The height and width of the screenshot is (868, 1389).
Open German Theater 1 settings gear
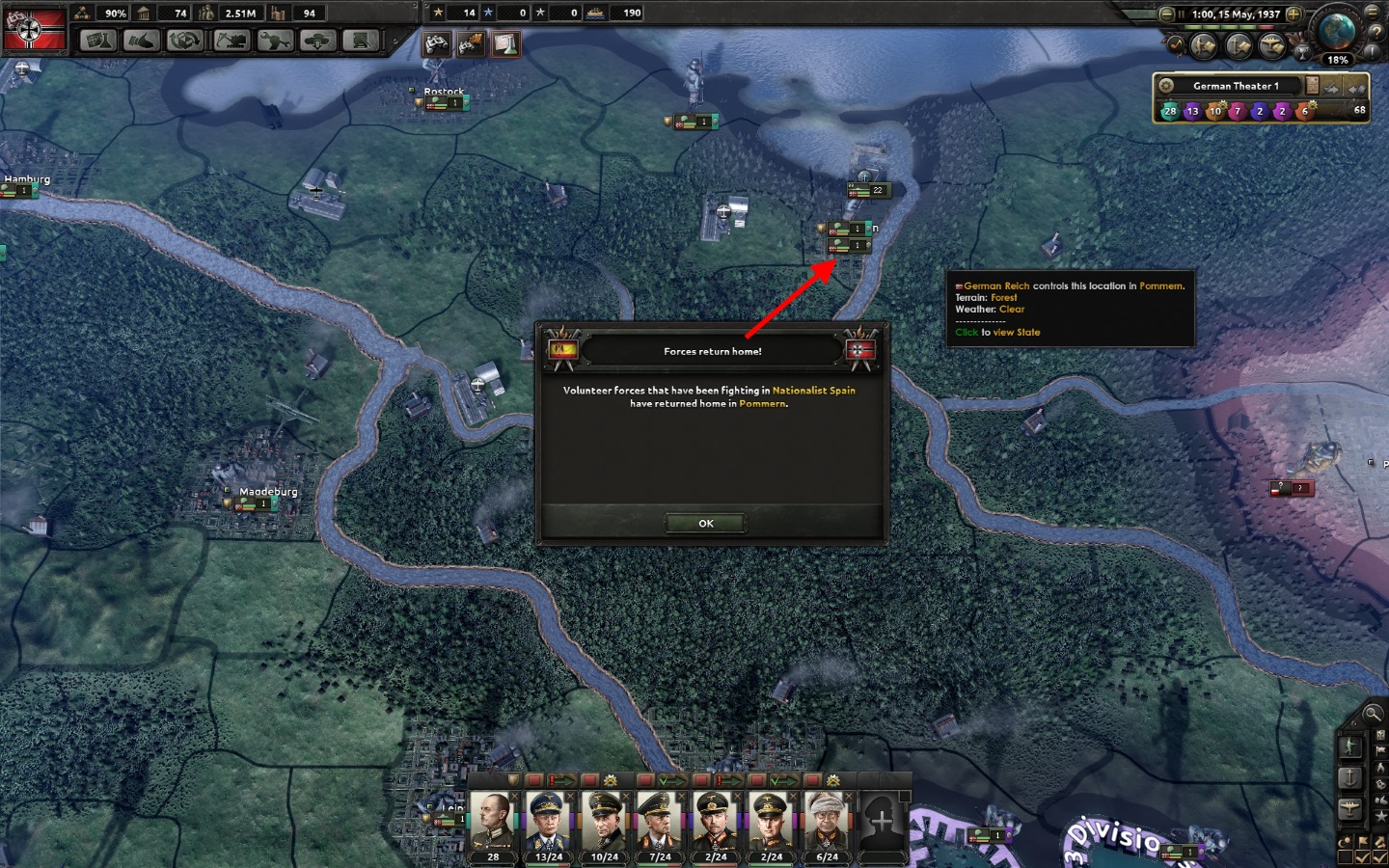pos(1166,86)
